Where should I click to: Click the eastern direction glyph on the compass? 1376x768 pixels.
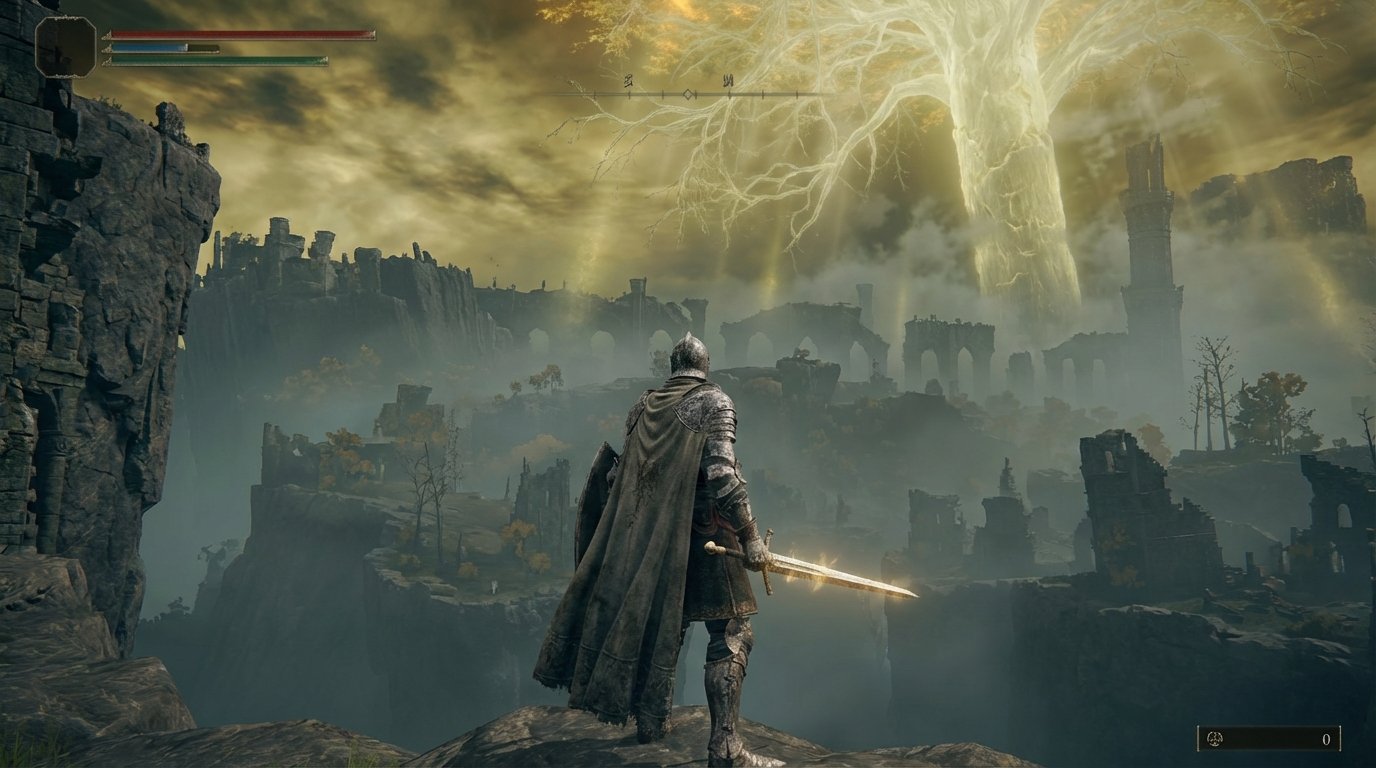point(728,80)
